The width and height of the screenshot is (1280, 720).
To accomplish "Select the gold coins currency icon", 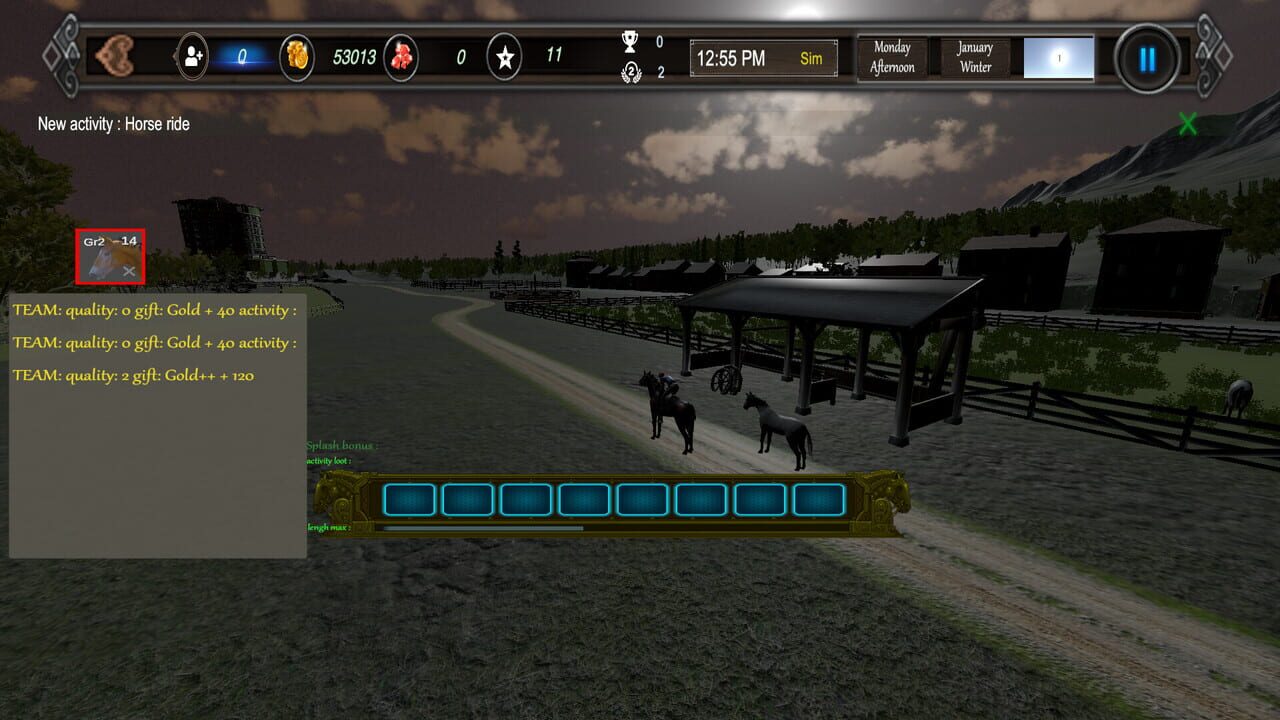I will (295, 57).
